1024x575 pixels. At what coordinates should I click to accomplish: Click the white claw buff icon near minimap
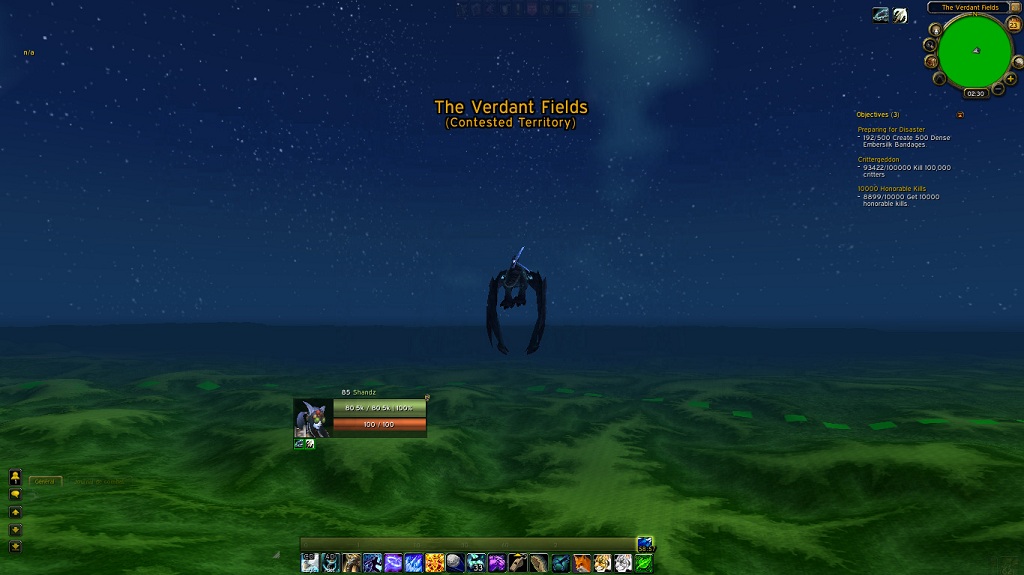click(x=900, y=15)
